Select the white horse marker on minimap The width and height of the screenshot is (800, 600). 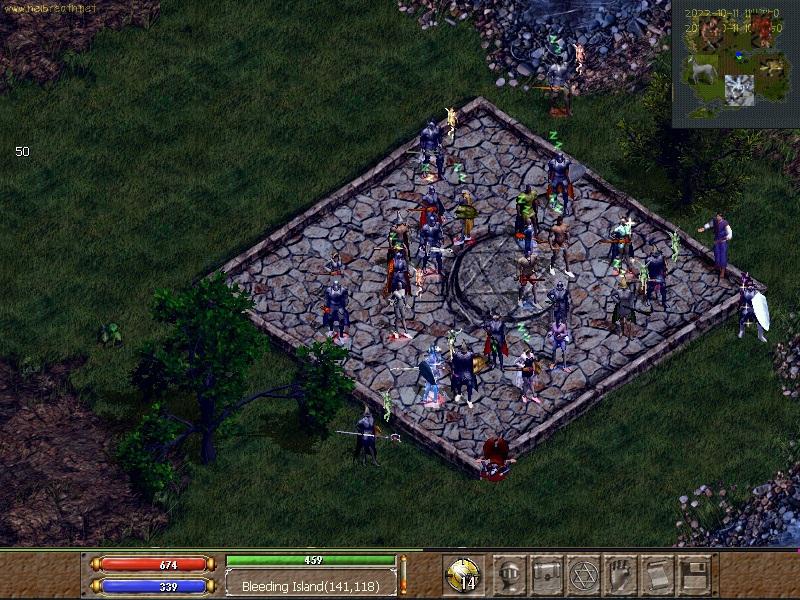tap(702, 72)
